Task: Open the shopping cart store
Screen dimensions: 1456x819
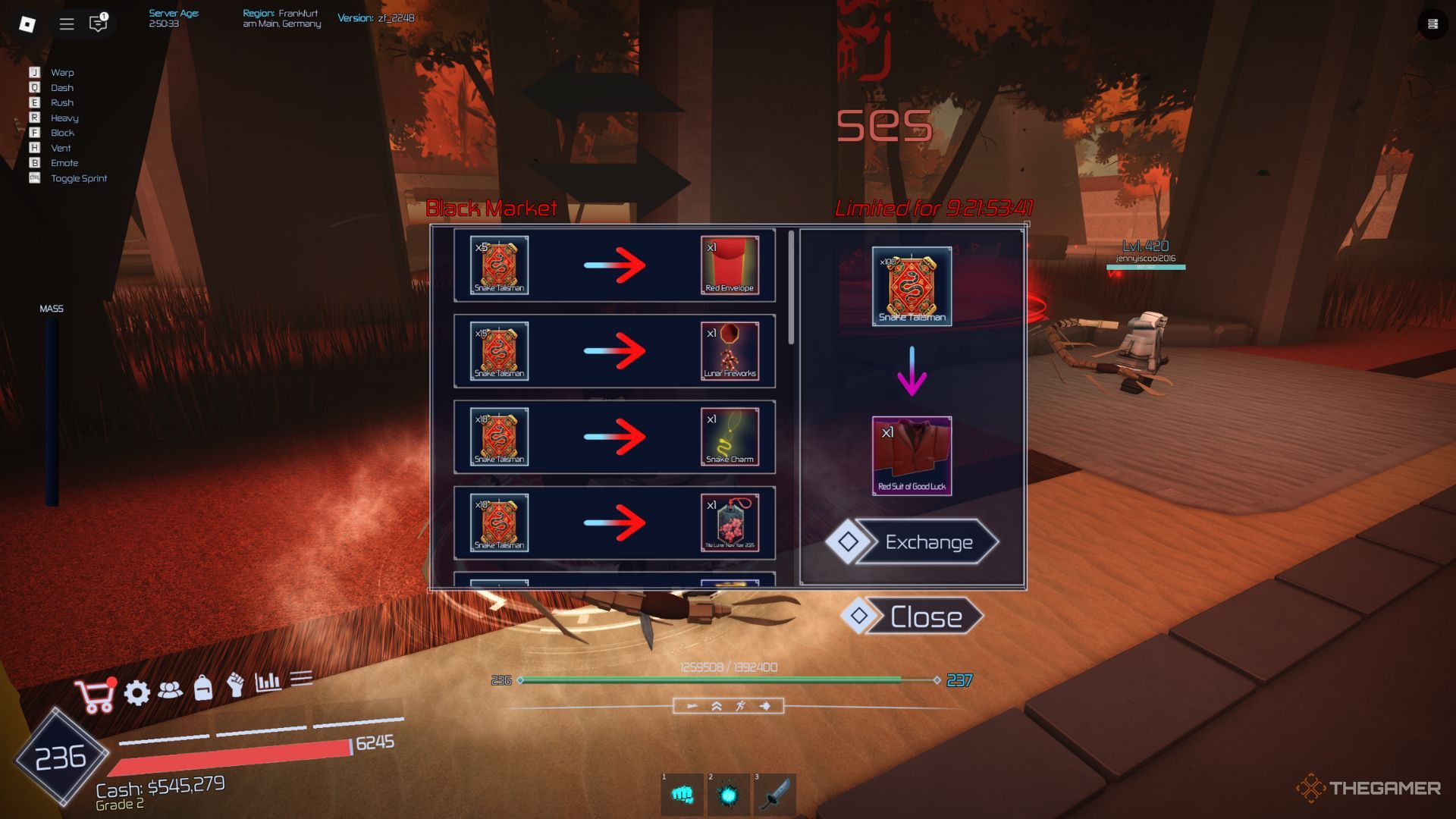Action: click(95, 696)
